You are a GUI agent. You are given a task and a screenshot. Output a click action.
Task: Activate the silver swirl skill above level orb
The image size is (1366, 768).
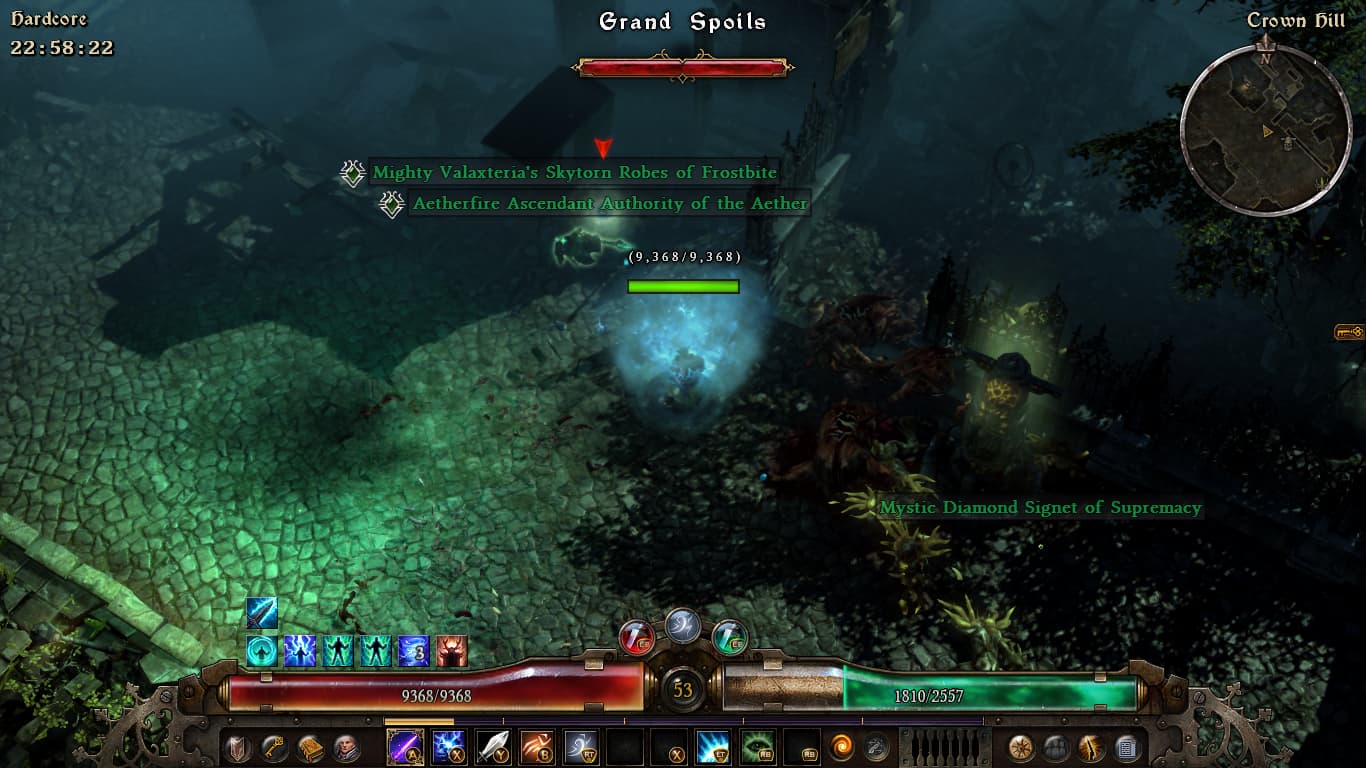point(683,625)
